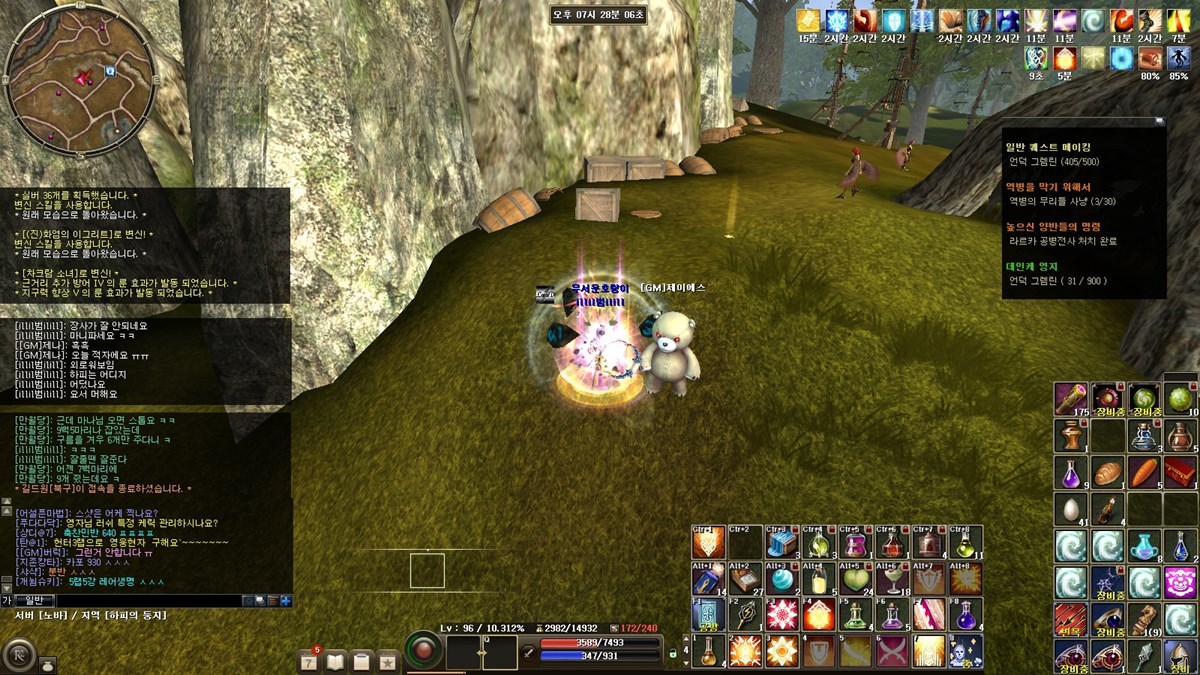Image resolution: width=1200 pixels, height=675 pixels.
Task: Click the blue plus chat button
Action: coord(286,600)
